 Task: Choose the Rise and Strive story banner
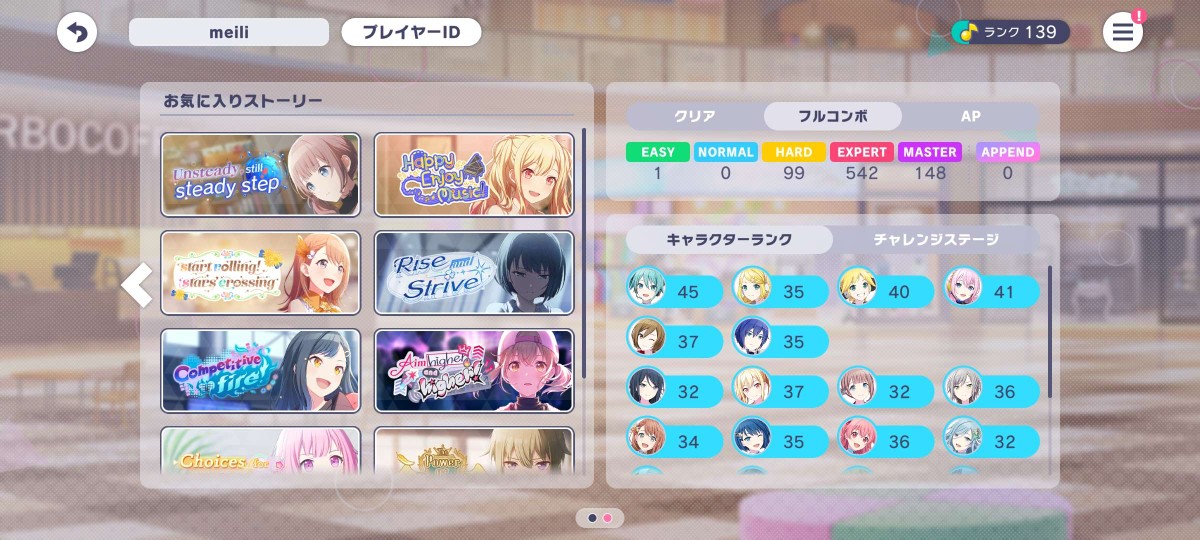pos(474,273)
